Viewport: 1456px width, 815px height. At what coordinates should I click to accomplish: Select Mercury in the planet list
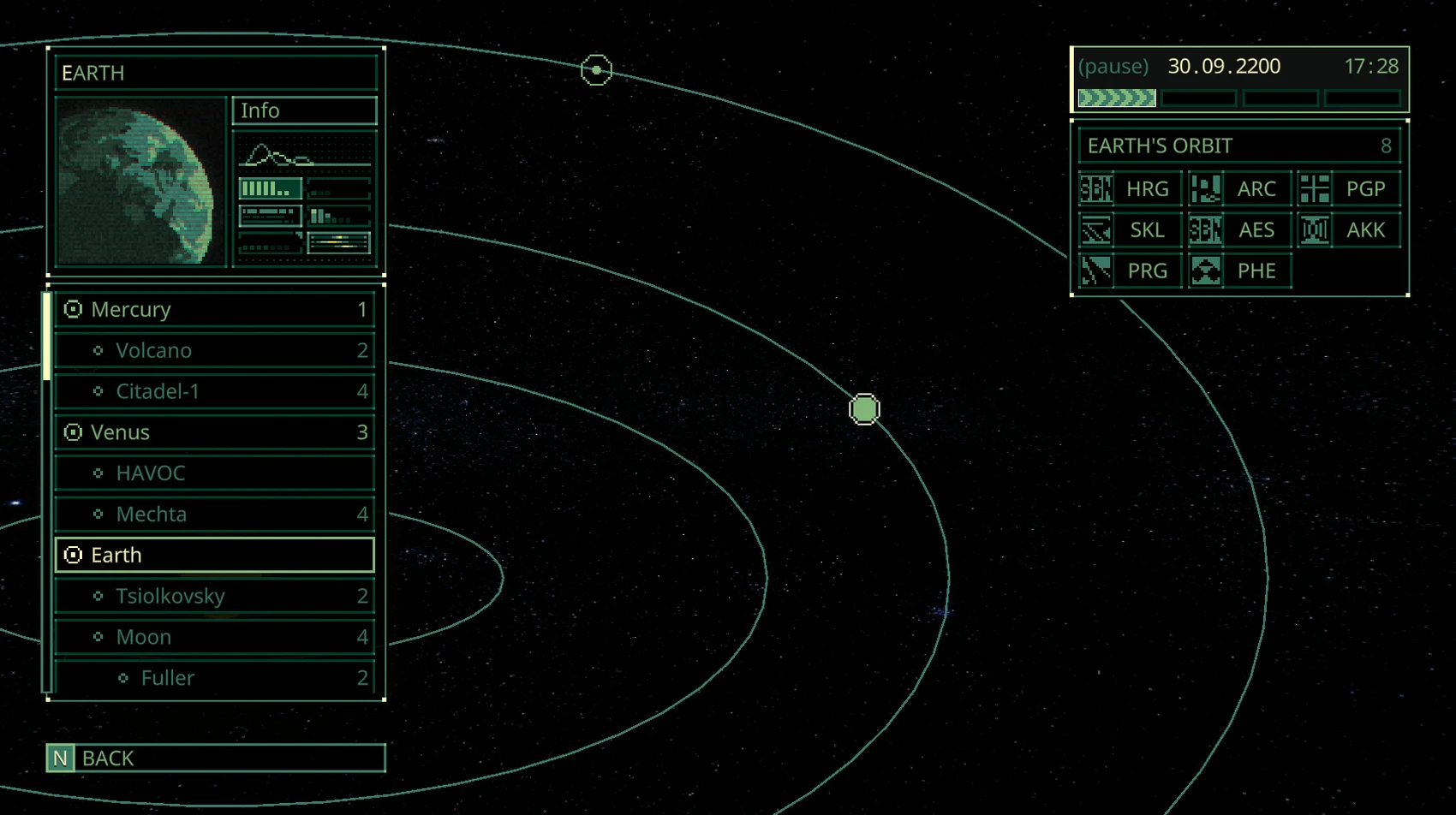click(214, 309)
